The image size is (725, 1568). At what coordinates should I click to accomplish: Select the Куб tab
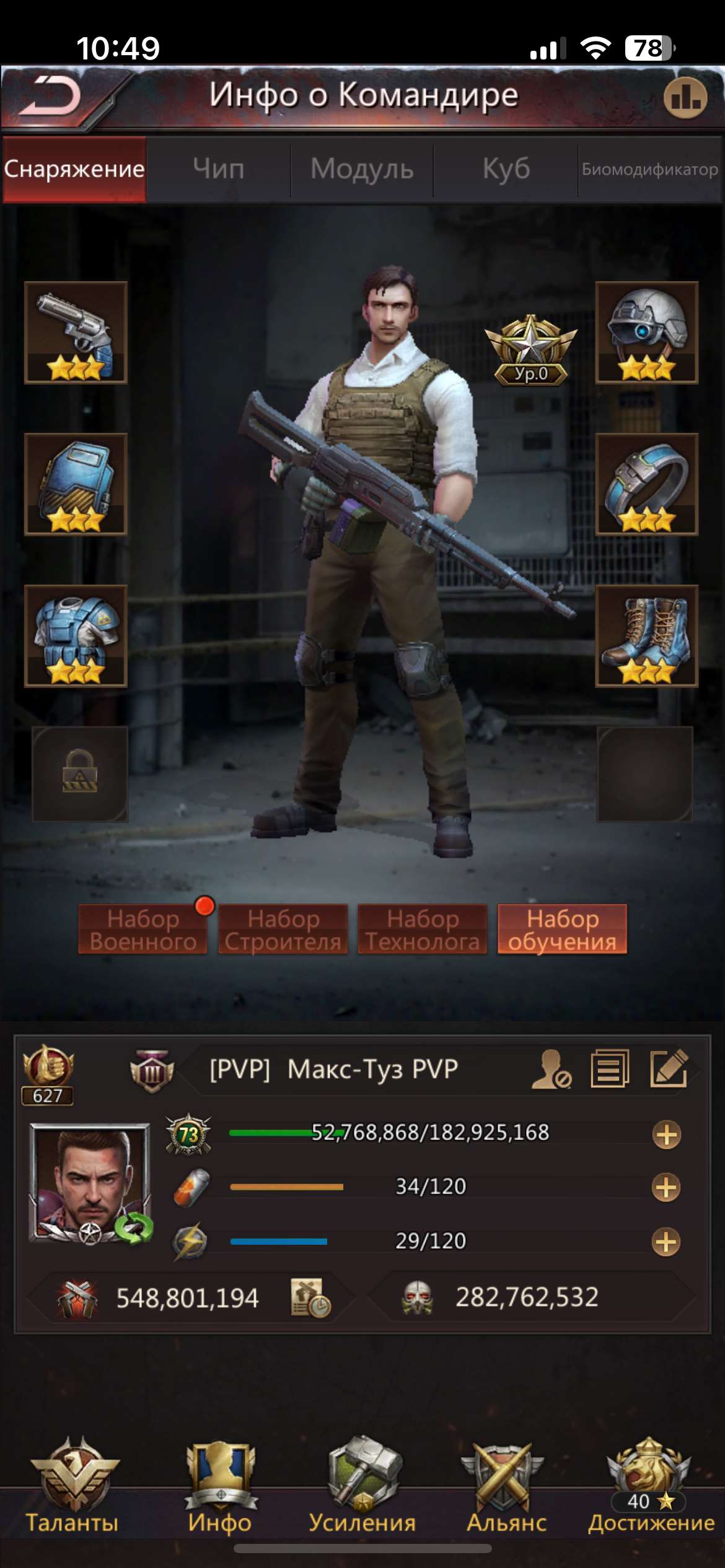(506, 168)
